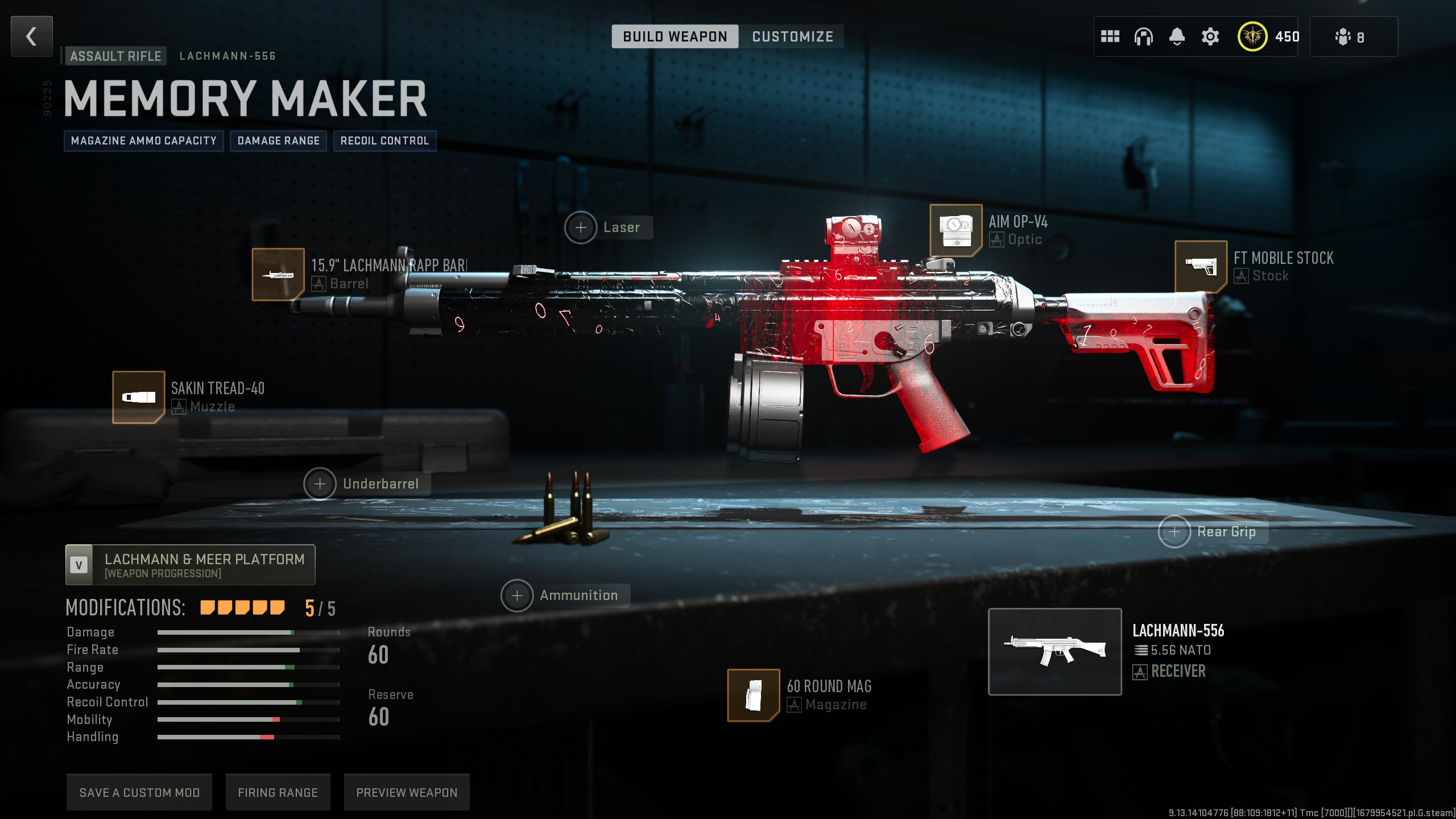Switch to the Customize tab

pyautogui.click(x=792, y=36)
